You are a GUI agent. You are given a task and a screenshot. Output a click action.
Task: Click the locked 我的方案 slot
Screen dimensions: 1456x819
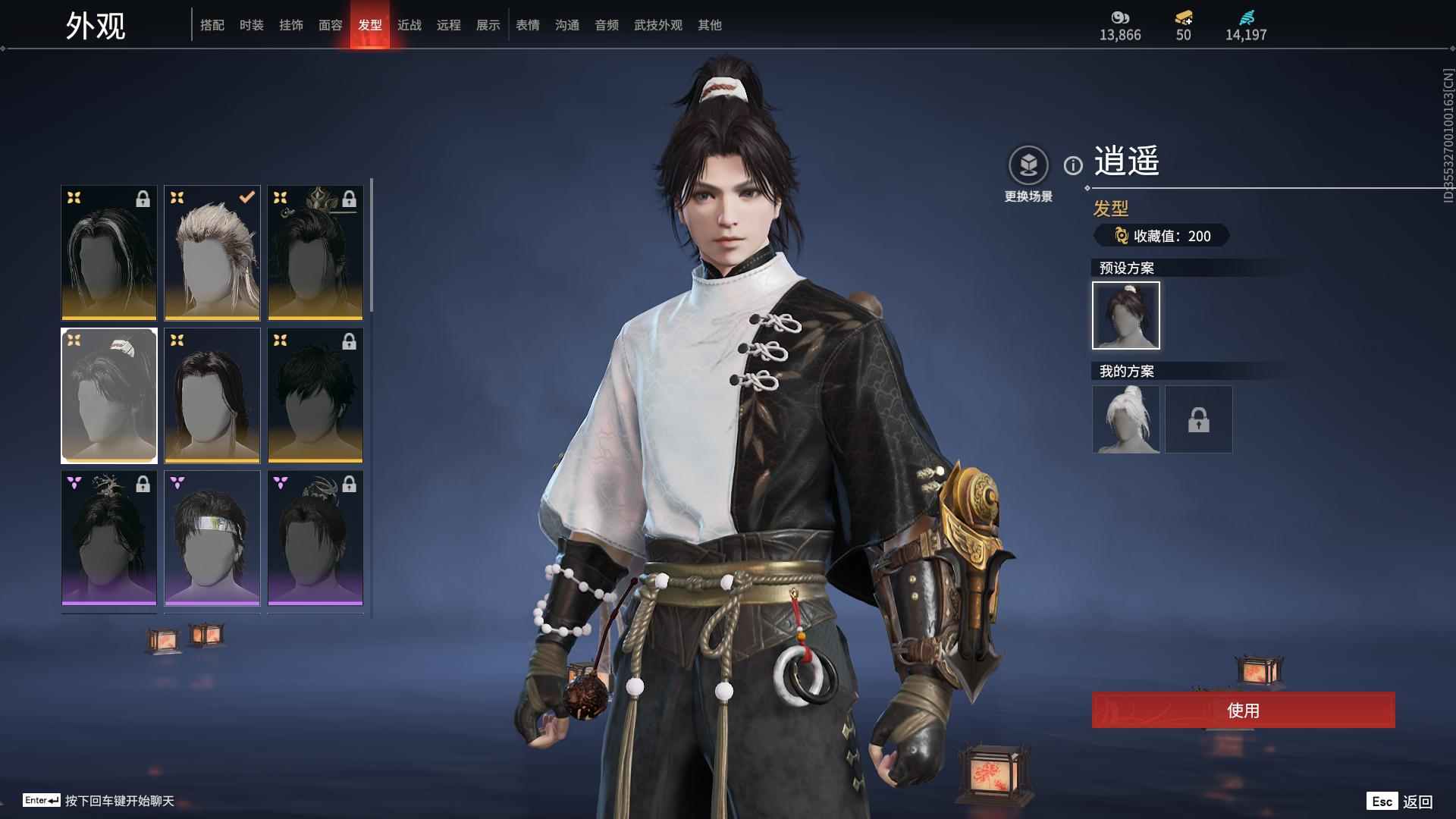point(1199,419)
